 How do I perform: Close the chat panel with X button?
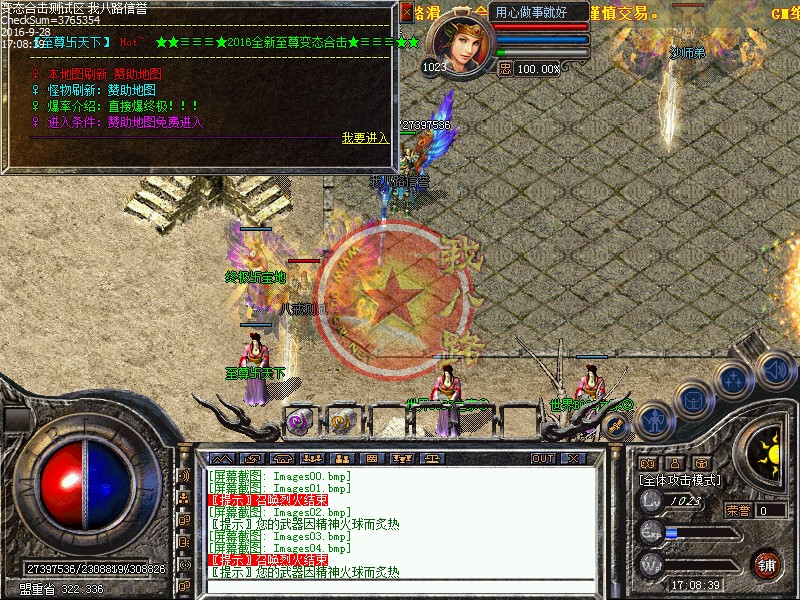pyautogui.click(x=572, y=458)
